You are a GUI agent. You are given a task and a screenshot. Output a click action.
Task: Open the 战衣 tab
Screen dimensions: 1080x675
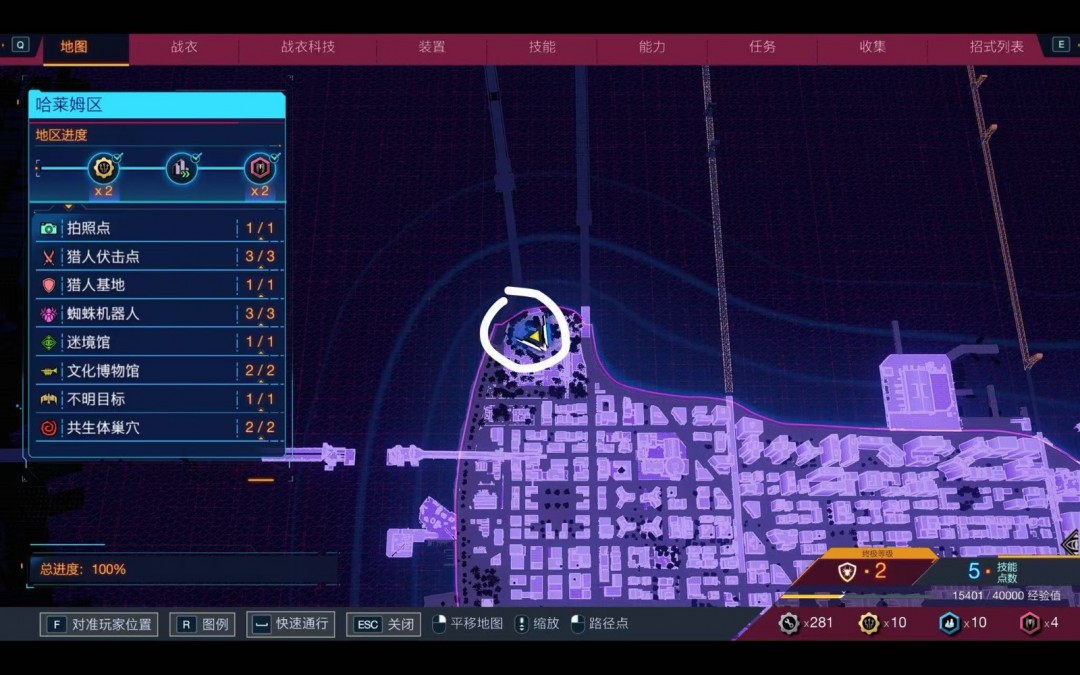coord(184,47)
